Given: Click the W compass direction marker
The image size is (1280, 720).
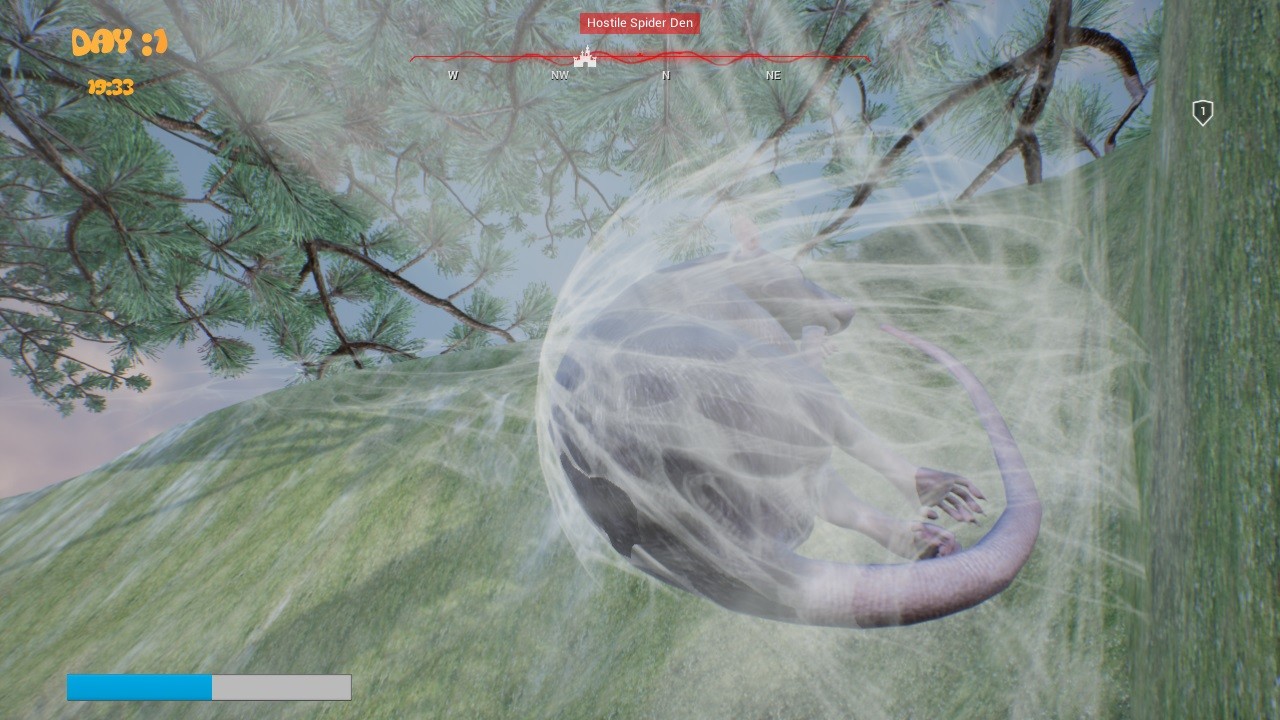Looking at the screenshot, I should click(x=453, y=75).
